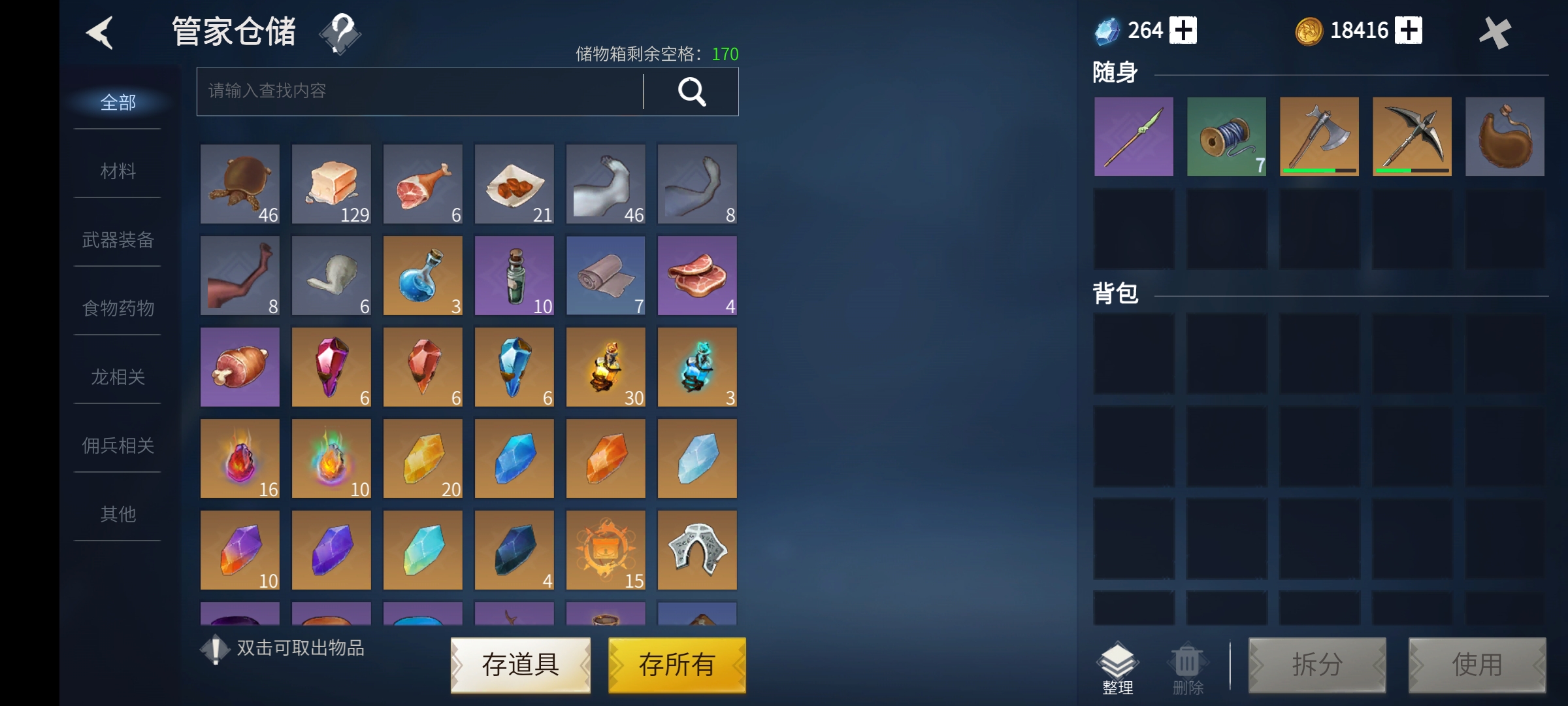The image size is (1568, 706).
Task: Select the equipped pickaxe in 随身 slots
Action: (x=1411, y=136)
